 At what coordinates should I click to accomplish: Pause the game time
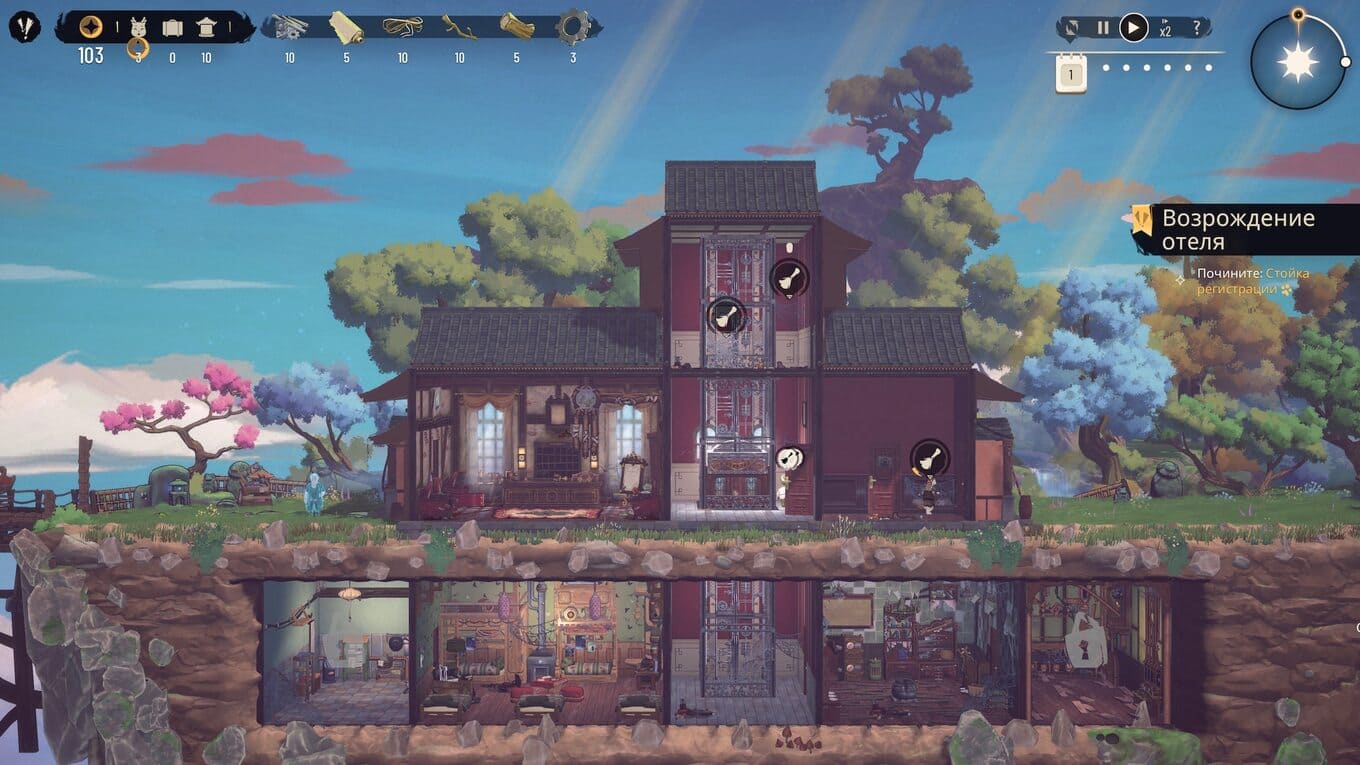1103,28
